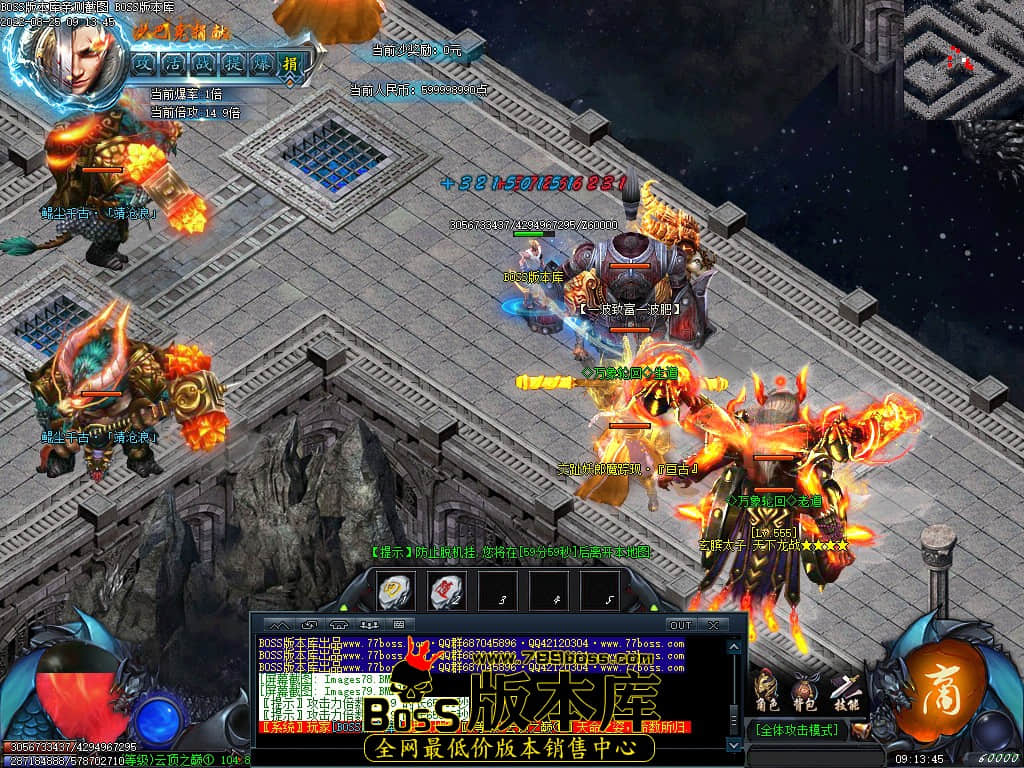This screenshot has width=1024, height=768.
Task: Click the OUT button on chat panel
Action: click(680, 625)
